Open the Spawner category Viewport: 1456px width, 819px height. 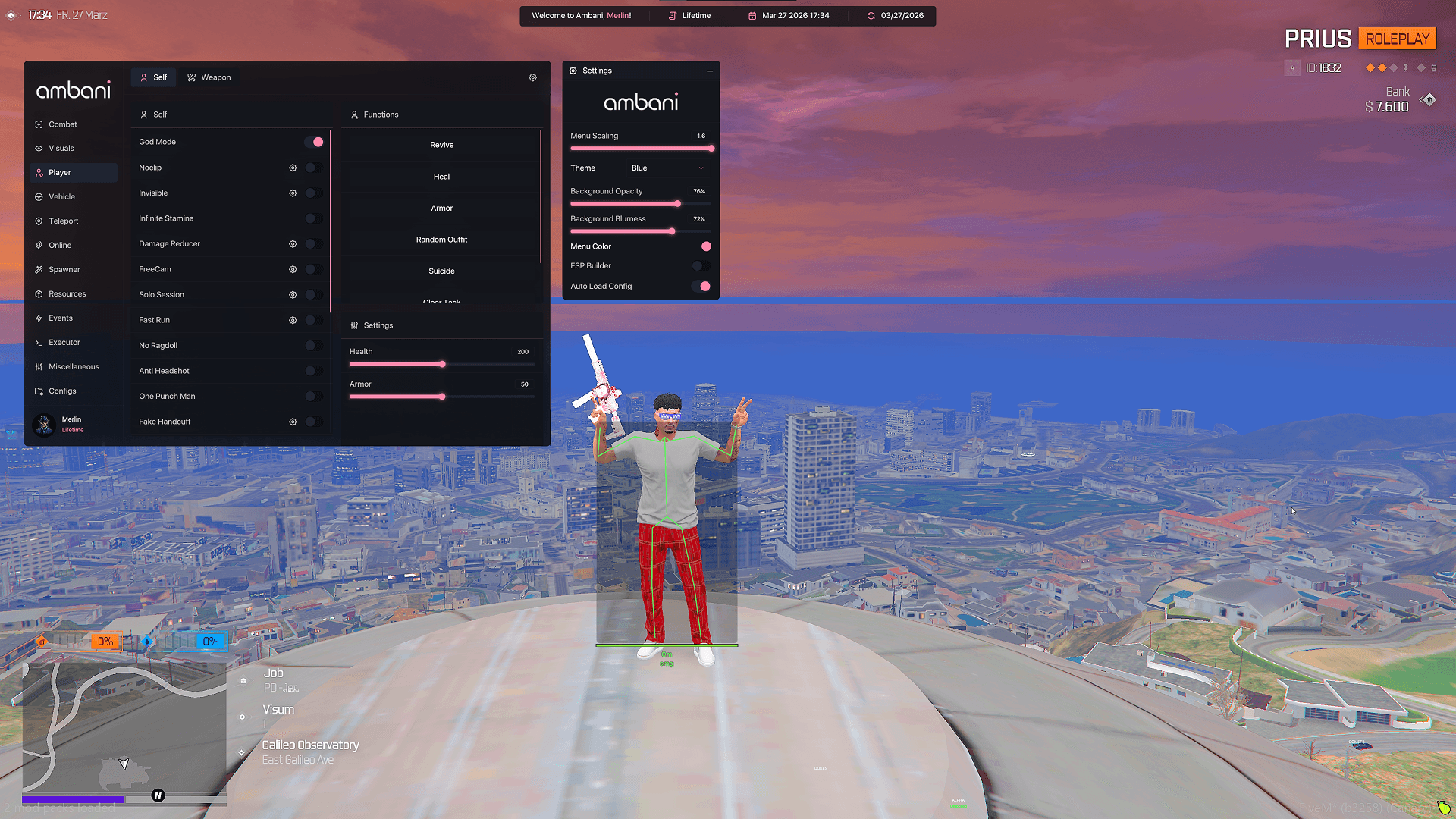tap(64, 269)
